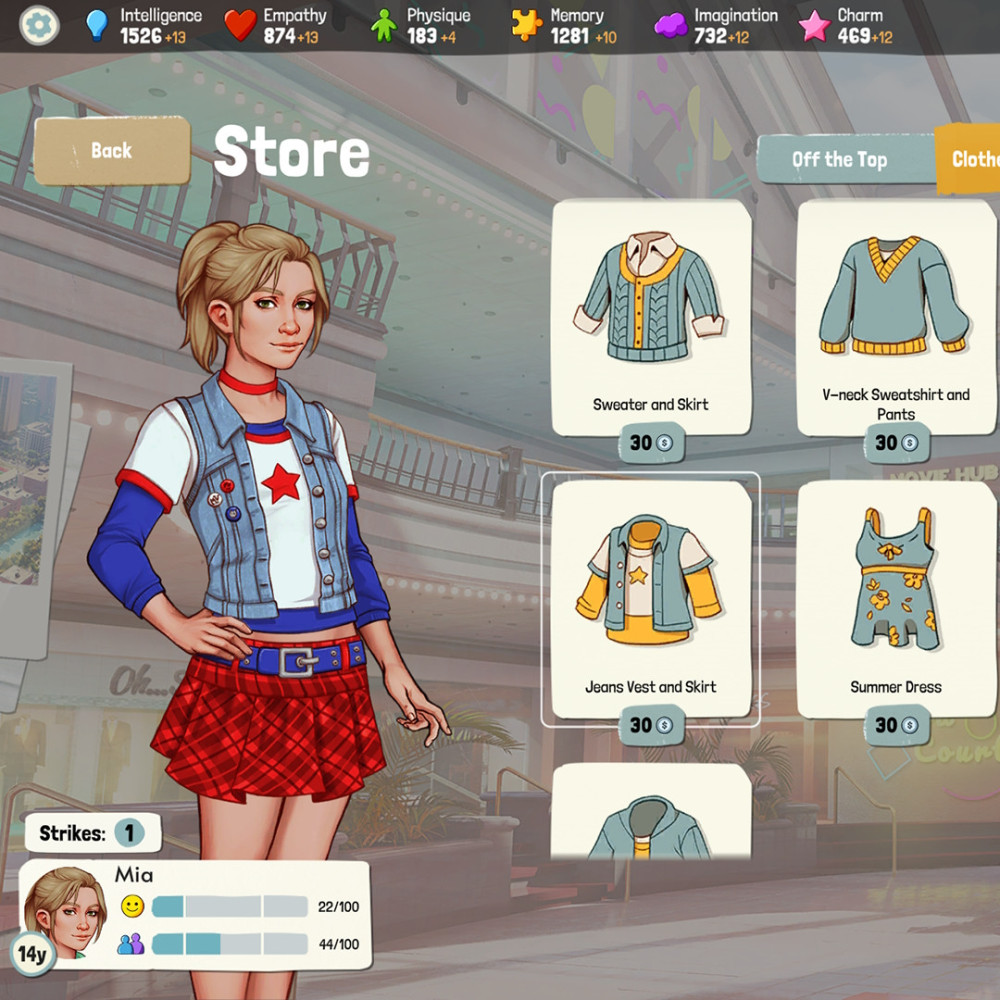This screenshot has width=1000, height=1000.
Task: Click the V-neck Sweatshirt price button
Action: 895,442
